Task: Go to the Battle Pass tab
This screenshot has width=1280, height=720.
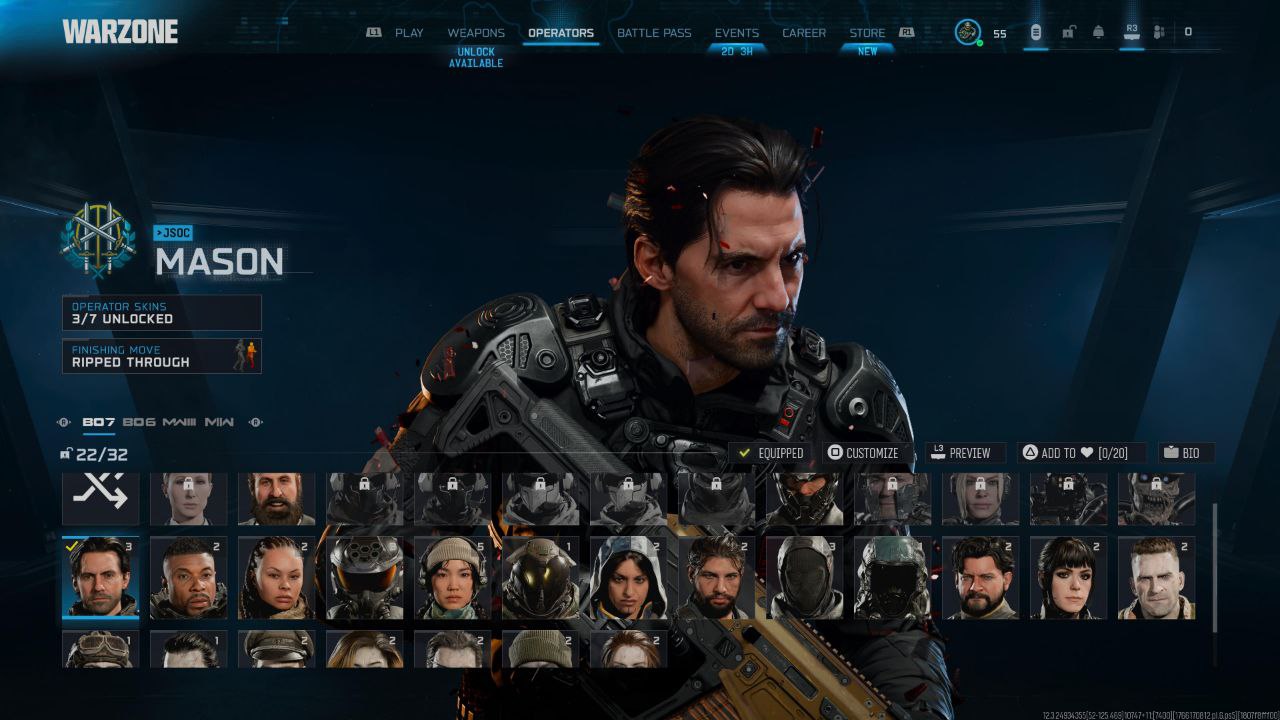Action: tap(654, 33)
